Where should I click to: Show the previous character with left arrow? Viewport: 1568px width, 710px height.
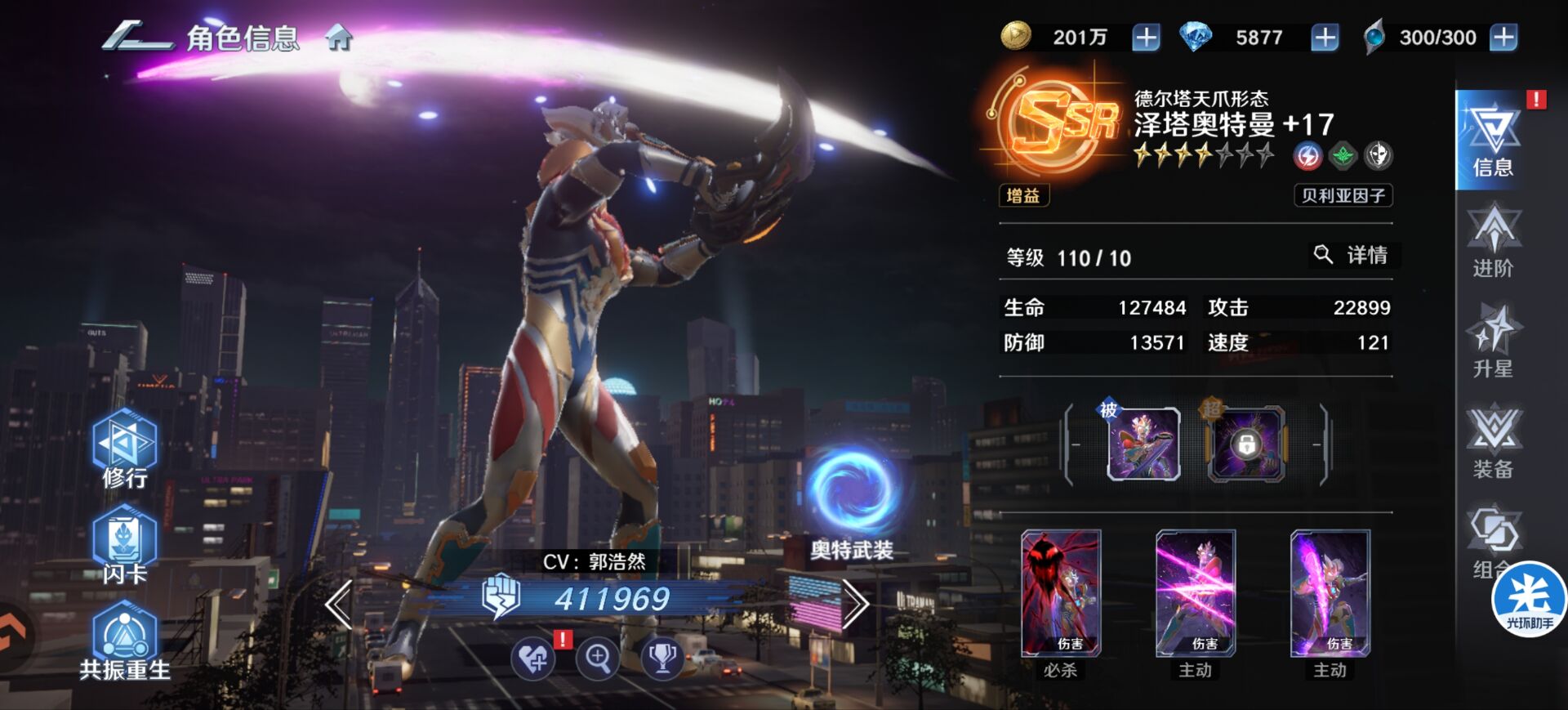[x=339, y=605]
